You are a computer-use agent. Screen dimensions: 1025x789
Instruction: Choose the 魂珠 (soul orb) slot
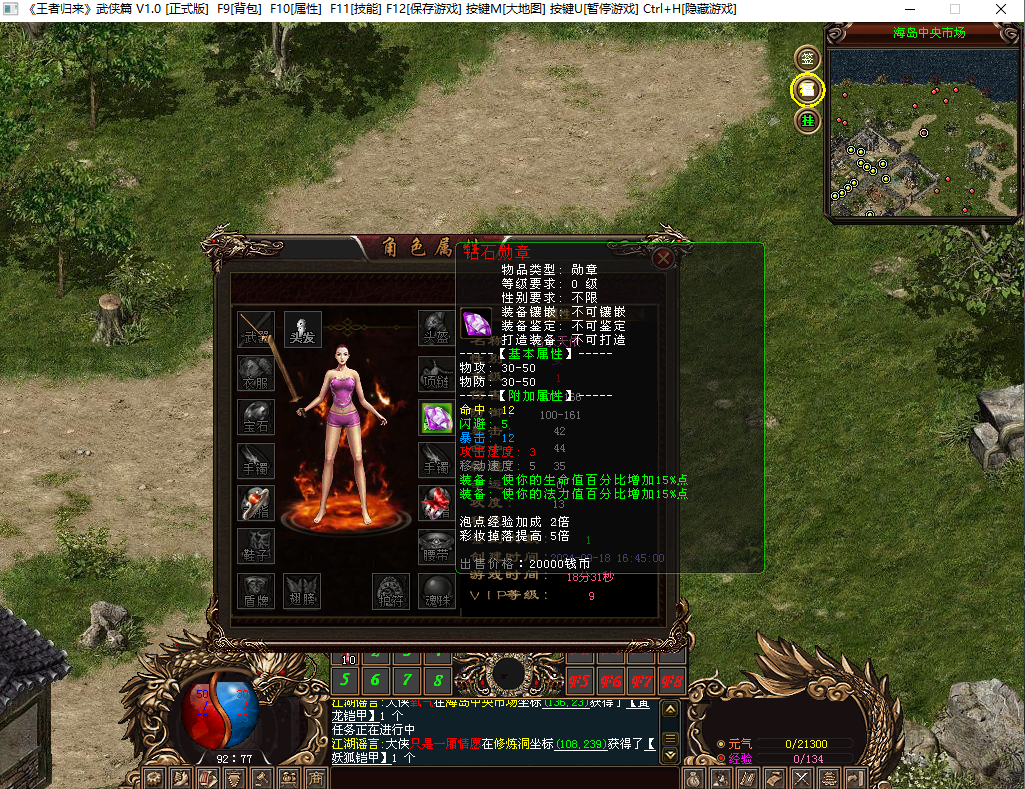(x=437, y=591)
